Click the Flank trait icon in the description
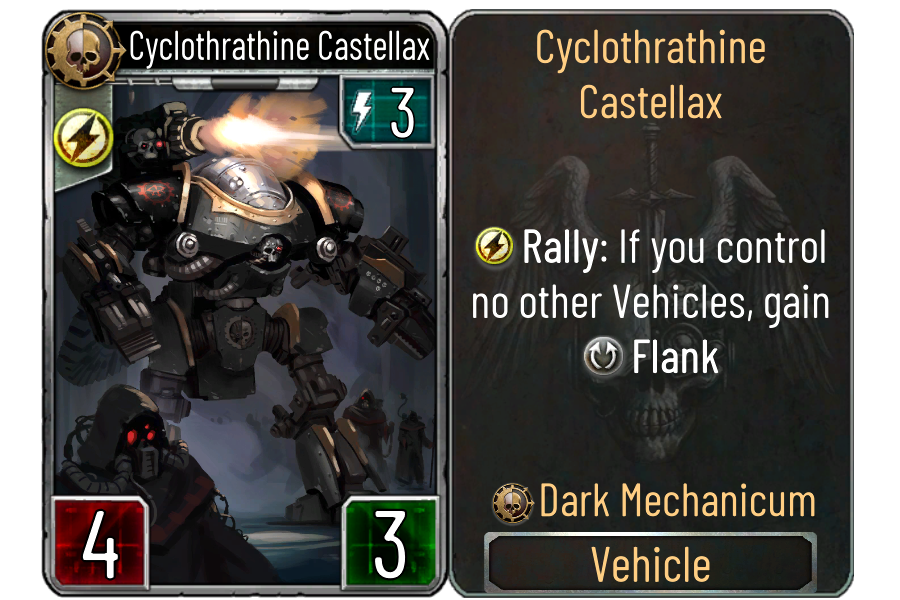This screenshot has height=600, width=900. [x=604, y=358]
